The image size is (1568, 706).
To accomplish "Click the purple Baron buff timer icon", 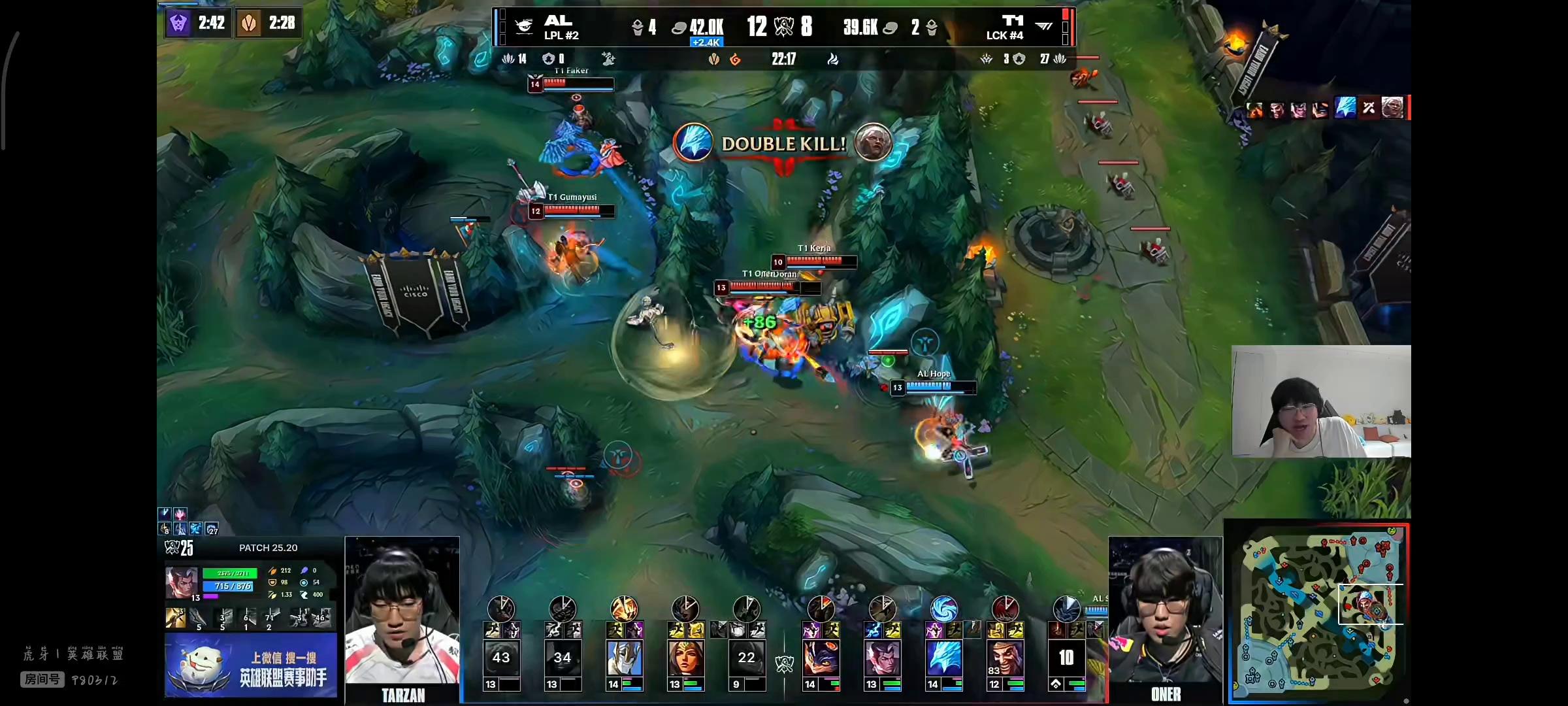I will (x=178, y=24).
